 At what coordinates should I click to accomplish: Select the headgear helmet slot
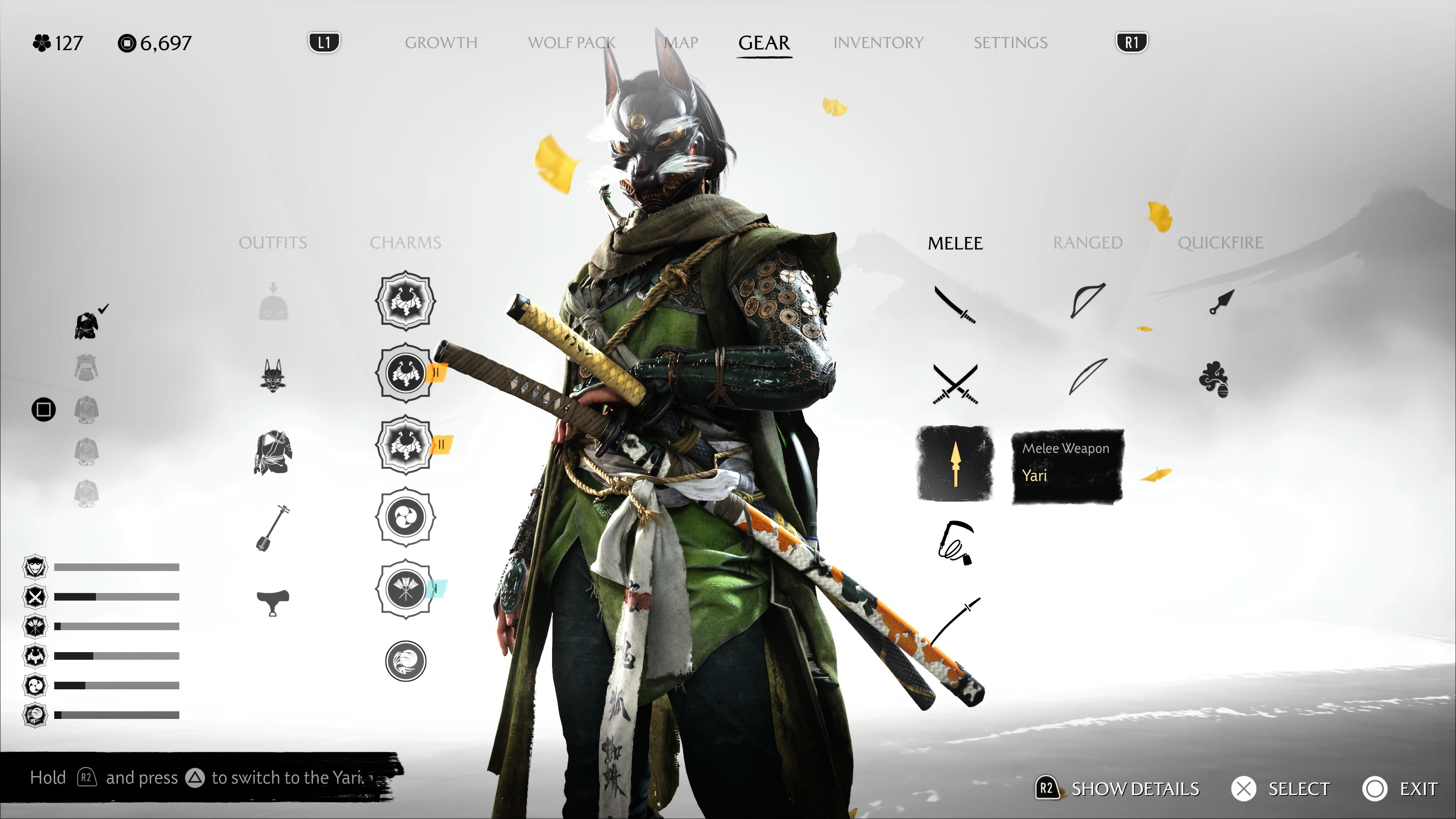pos(273,303)
